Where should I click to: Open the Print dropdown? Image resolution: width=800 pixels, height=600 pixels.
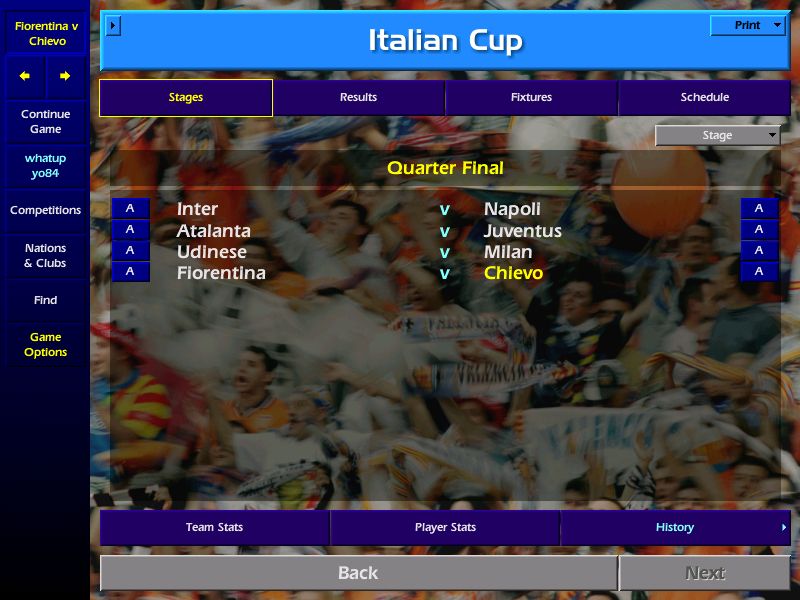pyautogui.click(x=748, y=25)
